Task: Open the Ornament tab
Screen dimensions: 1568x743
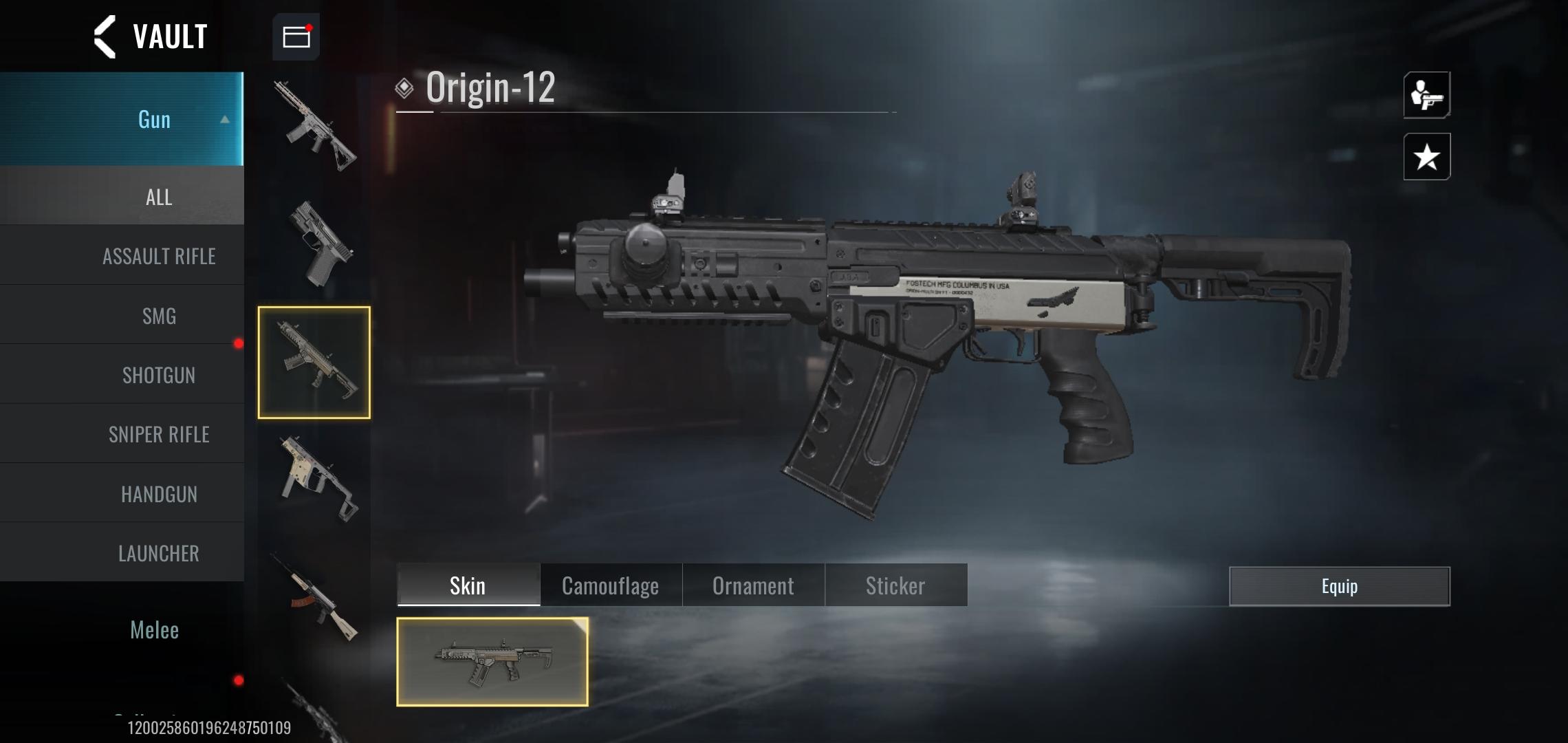Action: [x=753, y=585]
